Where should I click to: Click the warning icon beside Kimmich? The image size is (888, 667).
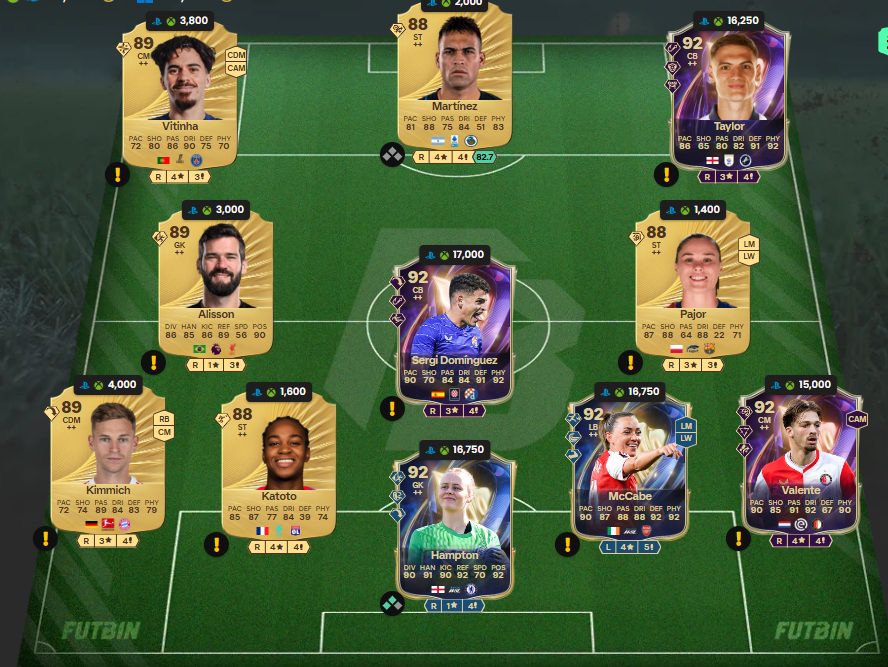45,539
